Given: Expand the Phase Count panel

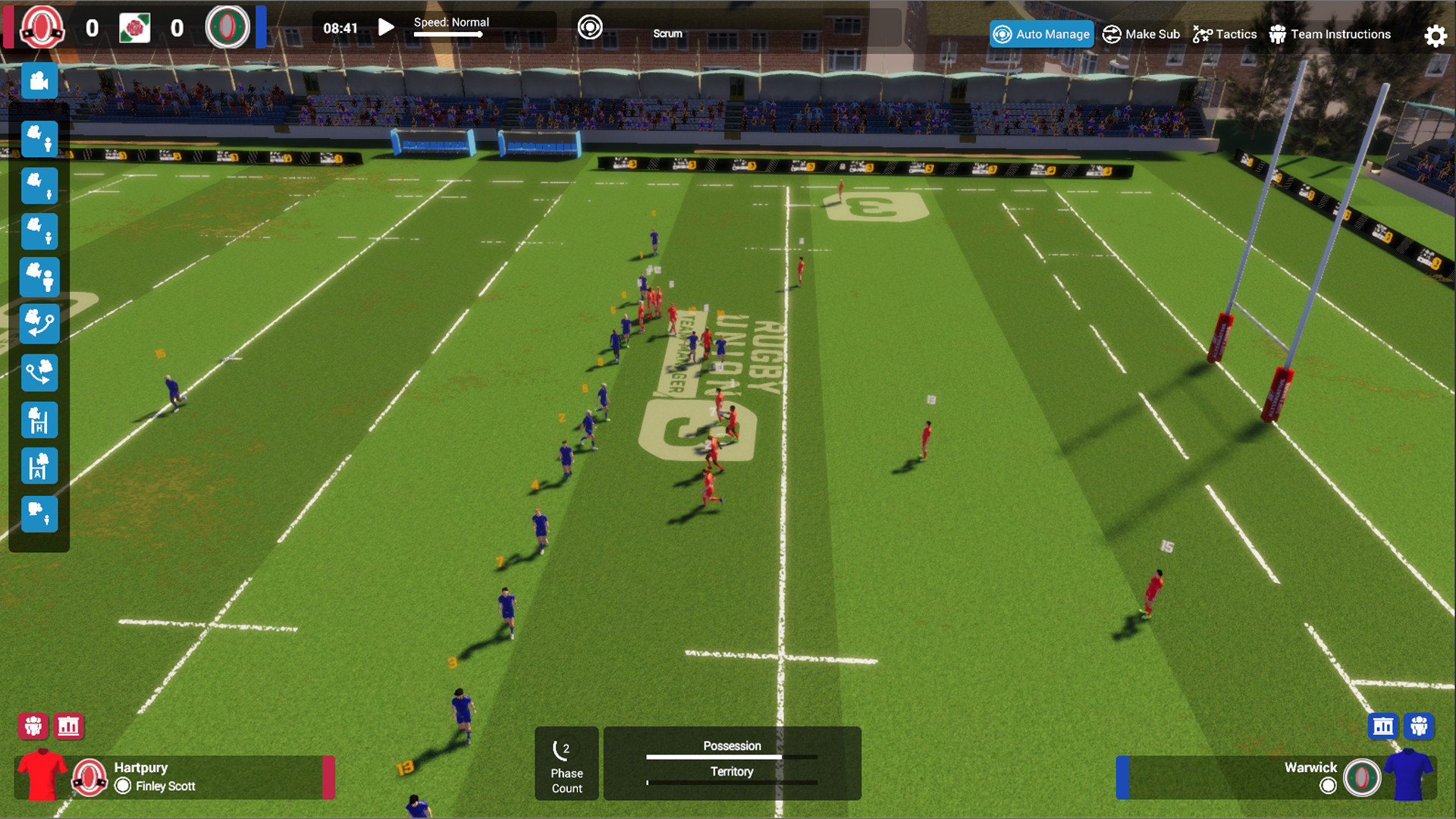Looking at the screenshot, I should pyautogui.click(x=566, y=764).
